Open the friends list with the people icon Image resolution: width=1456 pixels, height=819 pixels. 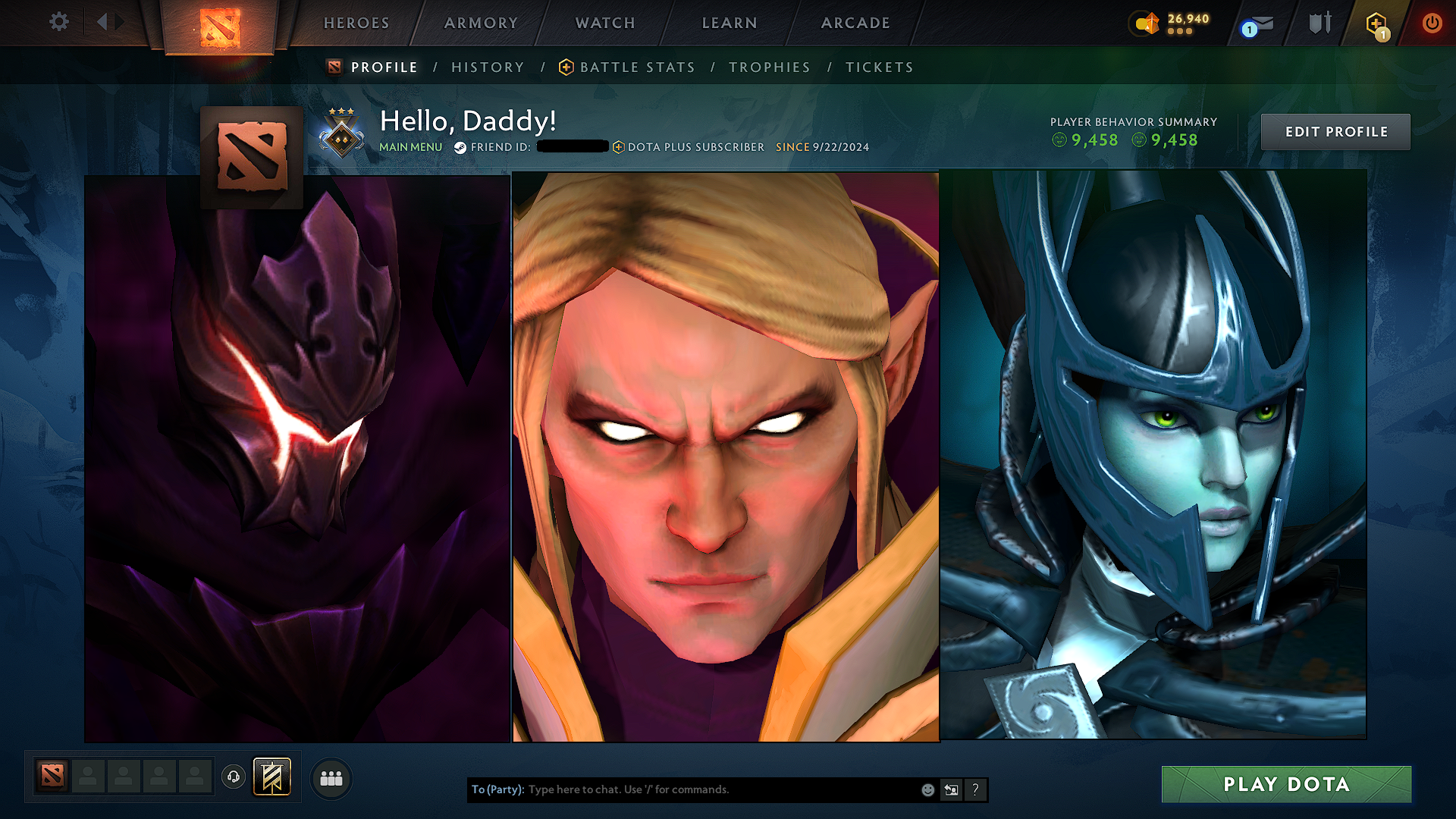point(331,777)
